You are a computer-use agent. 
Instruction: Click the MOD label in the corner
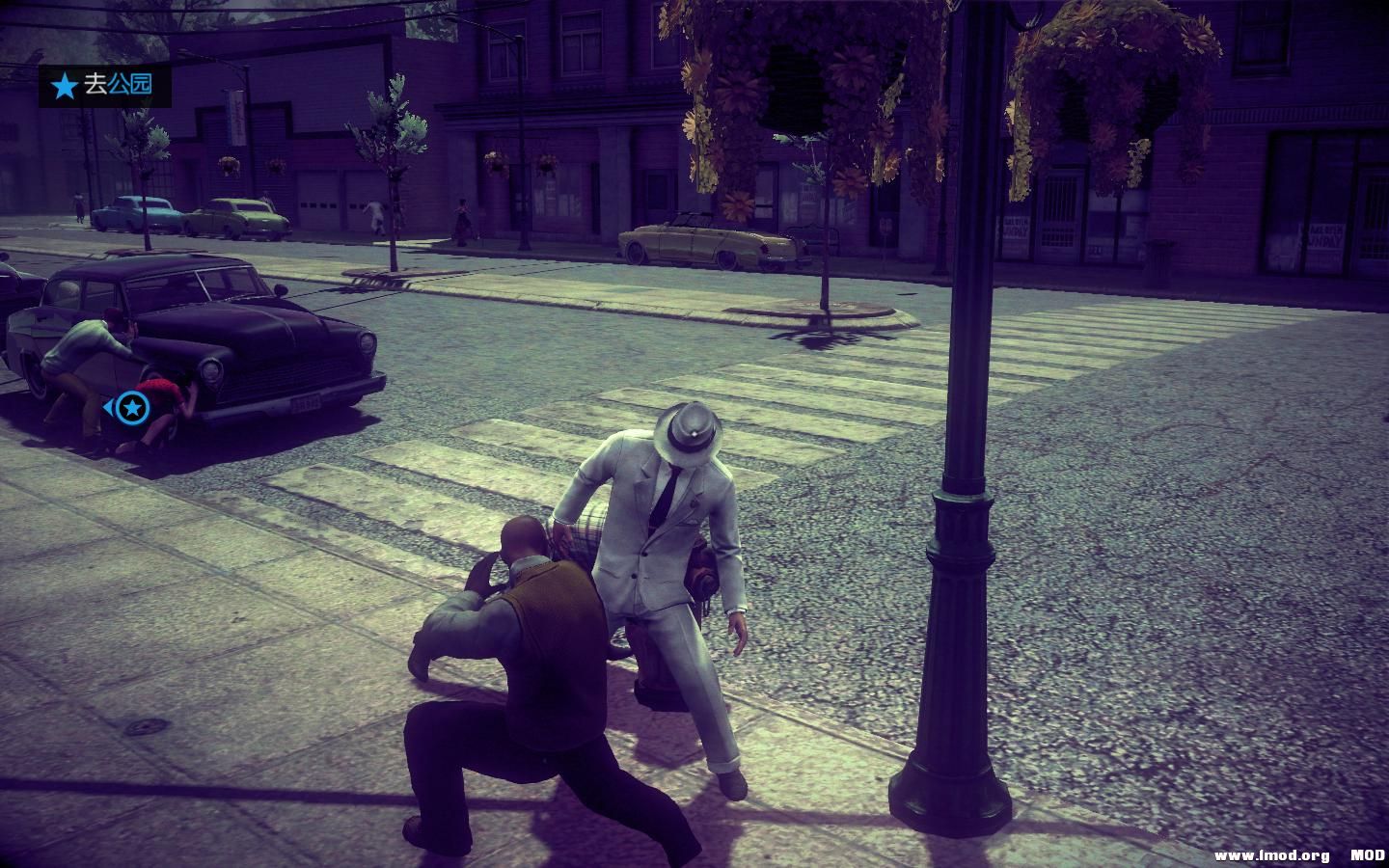click(x=1371, y=853)
